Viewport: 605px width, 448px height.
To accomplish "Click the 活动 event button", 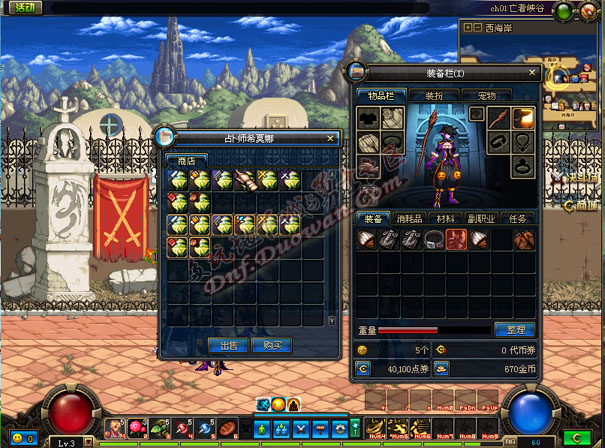I will tap(19, 8).
